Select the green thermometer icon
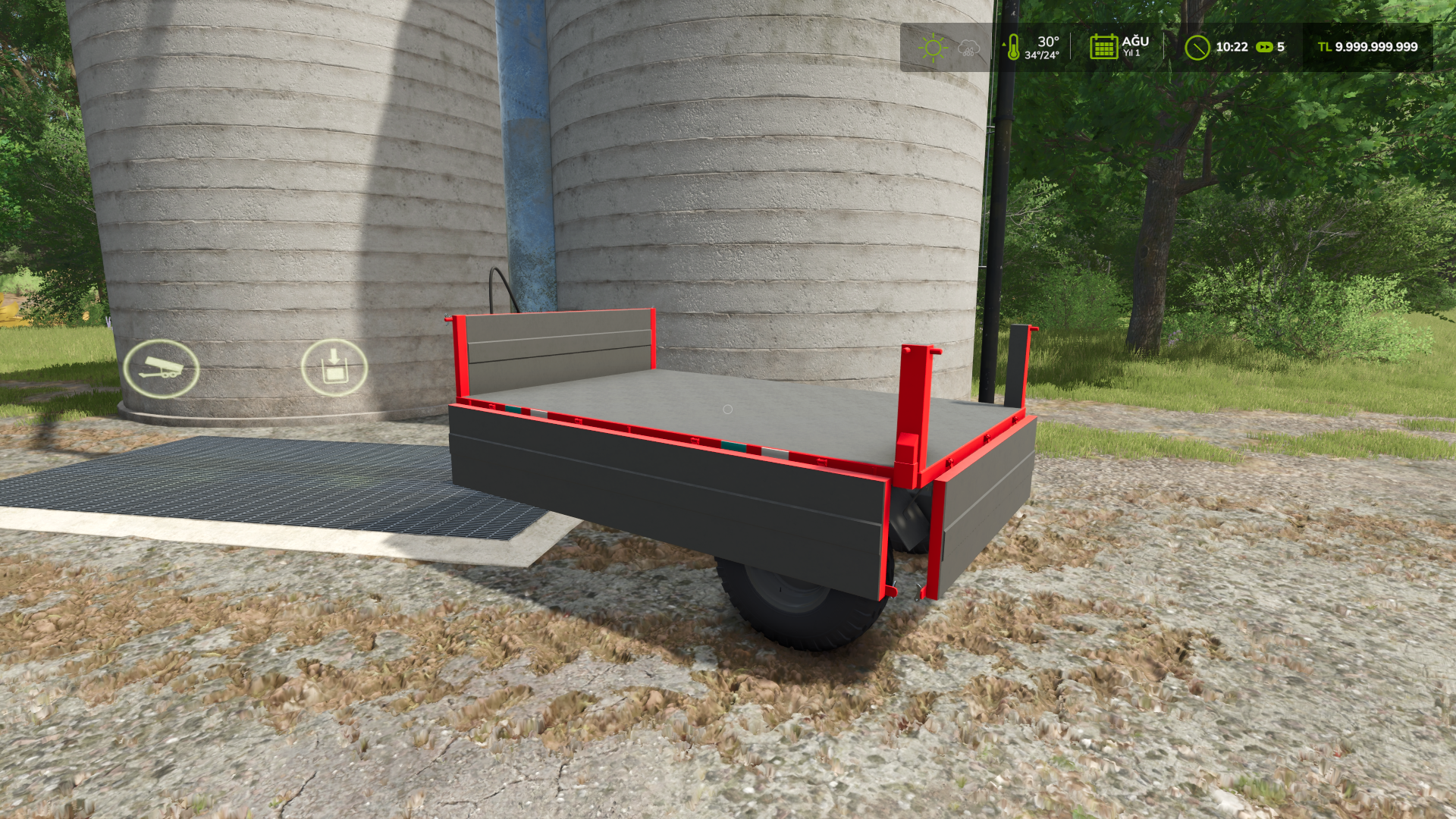This screenshot has width=1456, height=819. 1013,48
